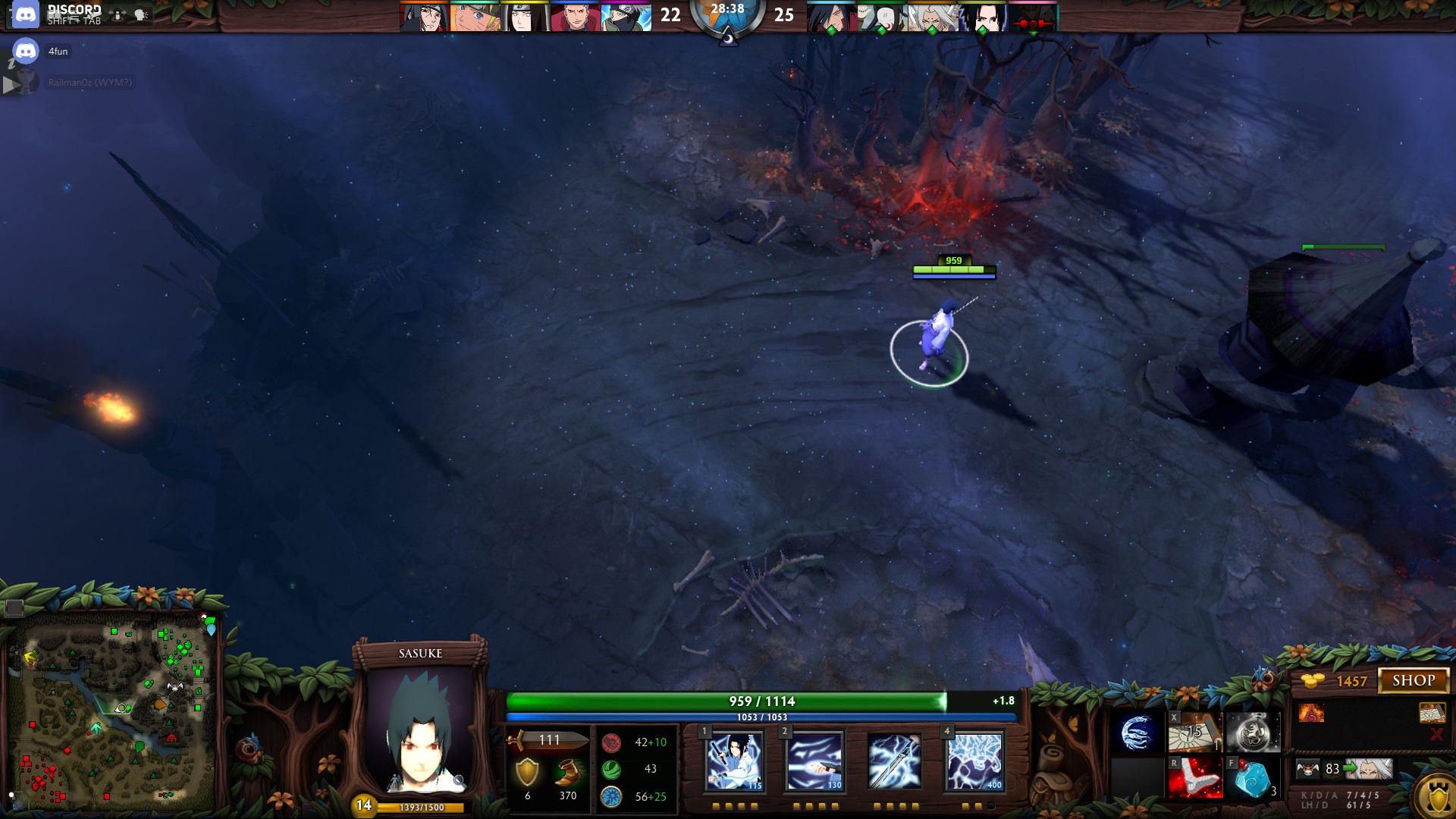Use the 400-mana lightning beast ultimate
This screenshot has width=1456, height=819.
pyautogui.click(x=974, y=761)
